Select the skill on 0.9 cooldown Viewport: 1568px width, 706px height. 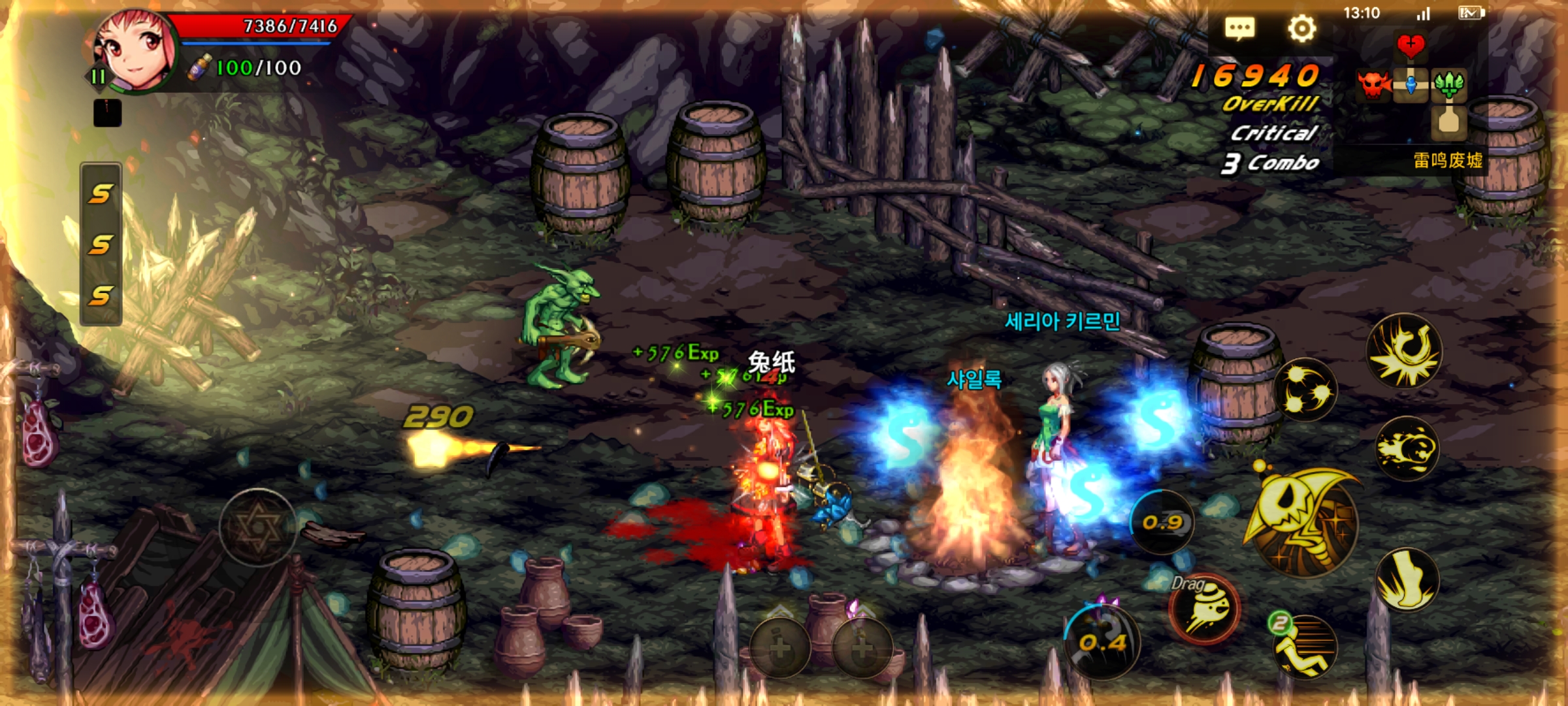(1163, 522)
